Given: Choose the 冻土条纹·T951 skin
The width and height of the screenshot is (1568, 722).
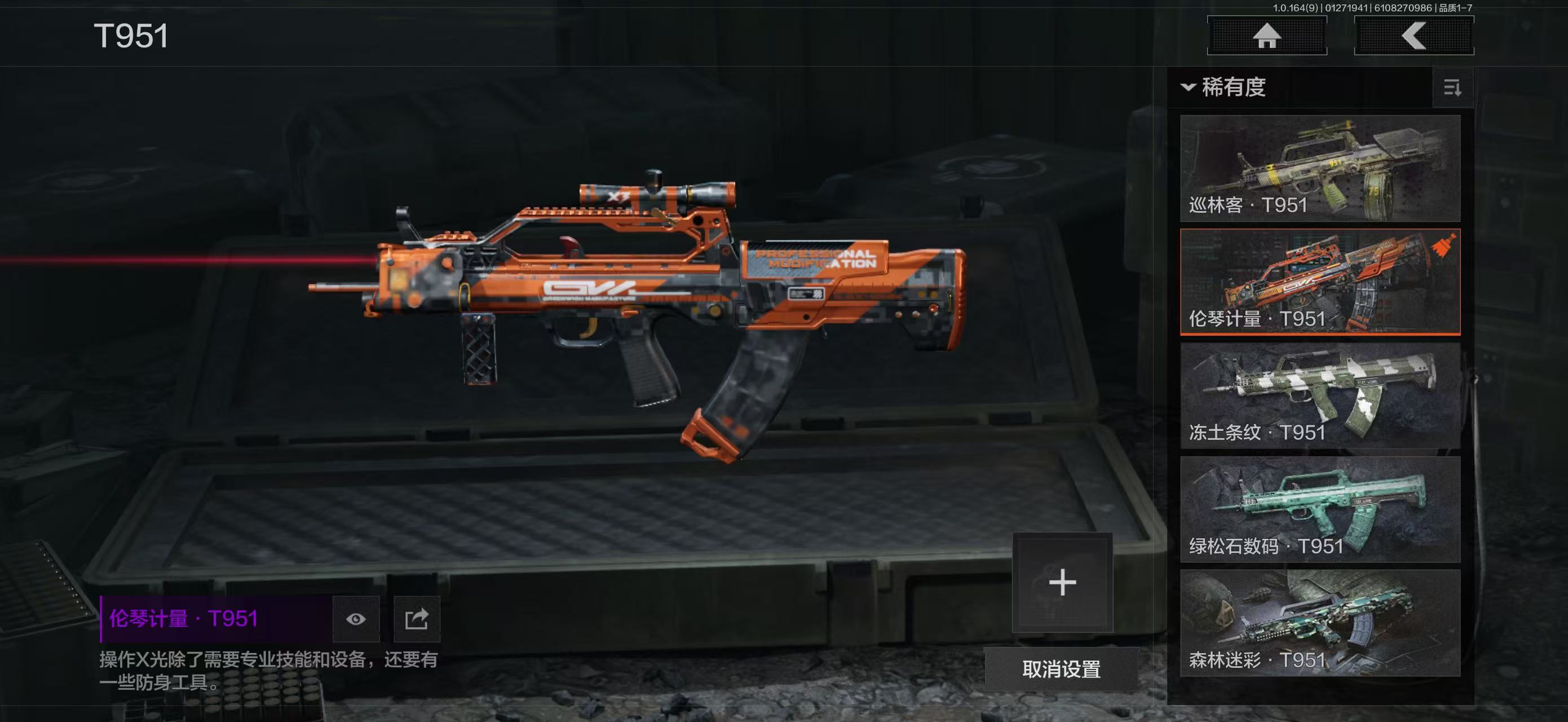Looking at the screenshot, I should [1320, 396].
